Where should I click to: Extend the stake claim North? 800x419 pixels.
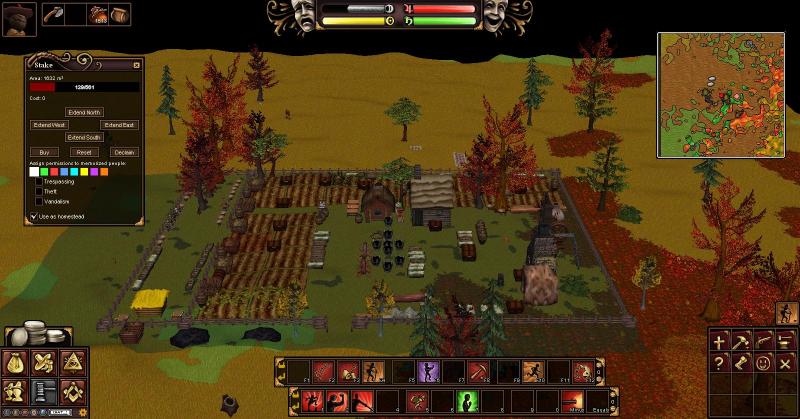coord(85,112)
